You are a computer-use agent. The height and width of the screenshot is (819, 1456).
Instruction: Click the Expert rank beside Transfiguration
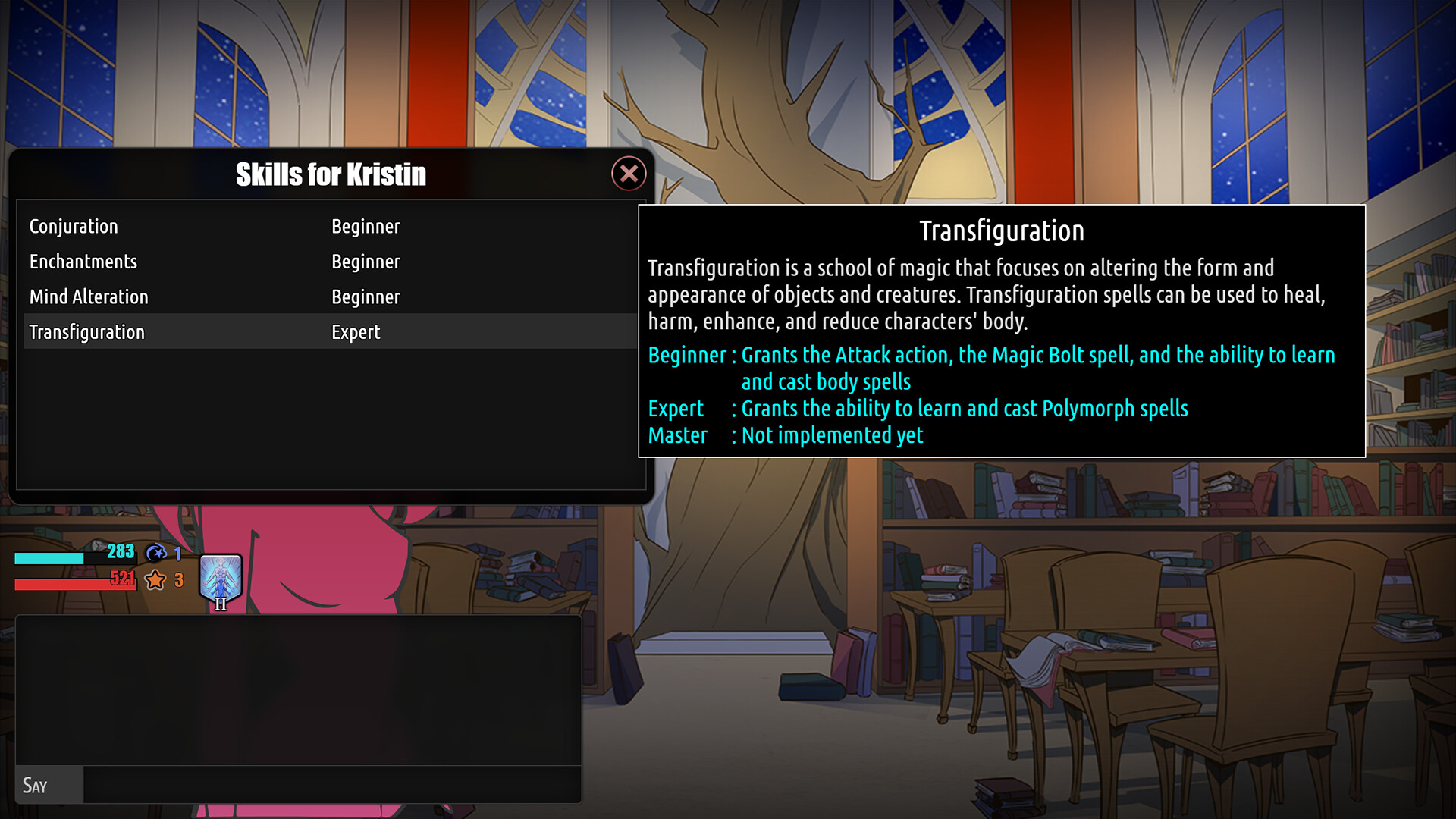click(356, 331)
